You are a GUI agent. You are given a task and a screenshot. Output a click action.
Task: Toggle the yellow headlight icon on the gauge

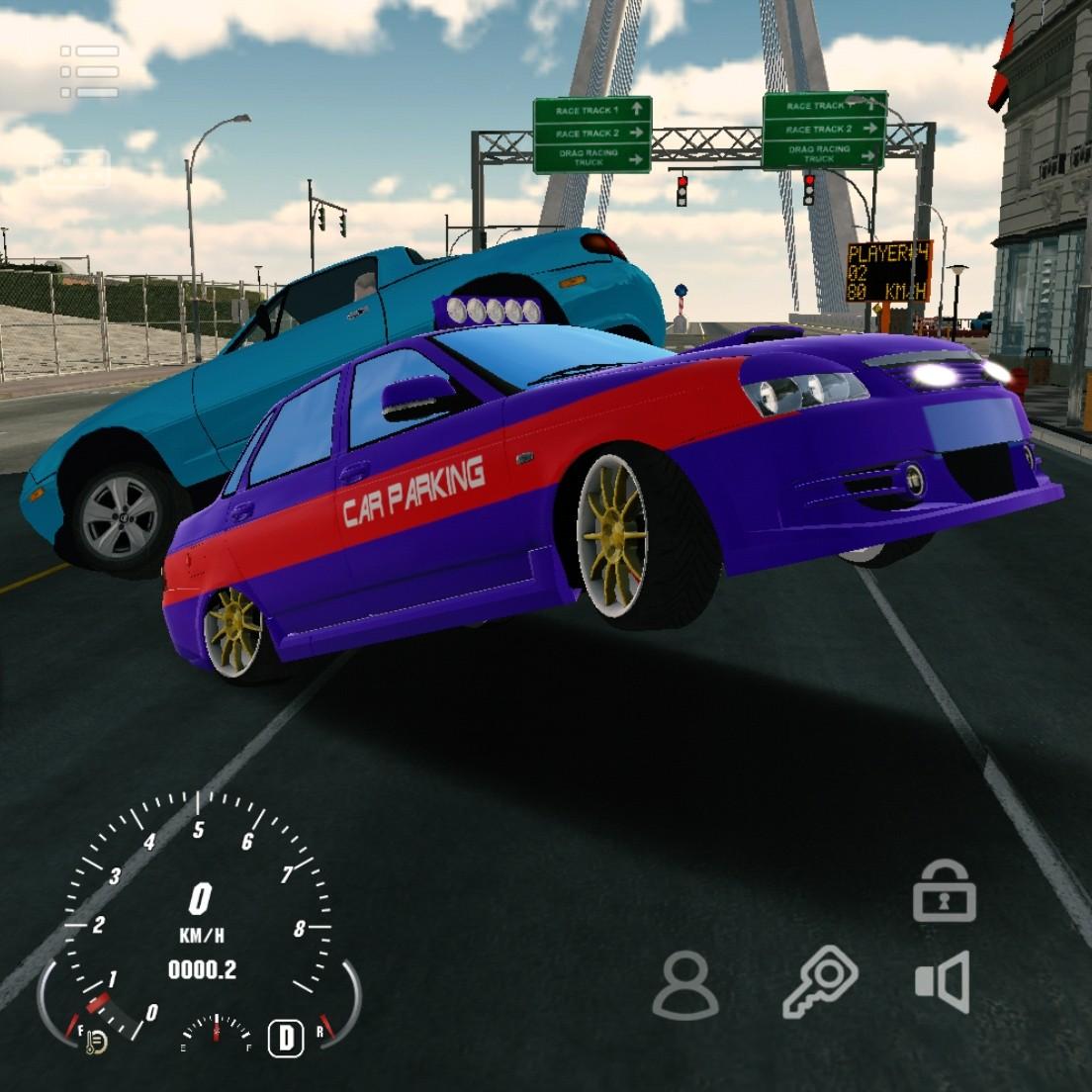95,1041
